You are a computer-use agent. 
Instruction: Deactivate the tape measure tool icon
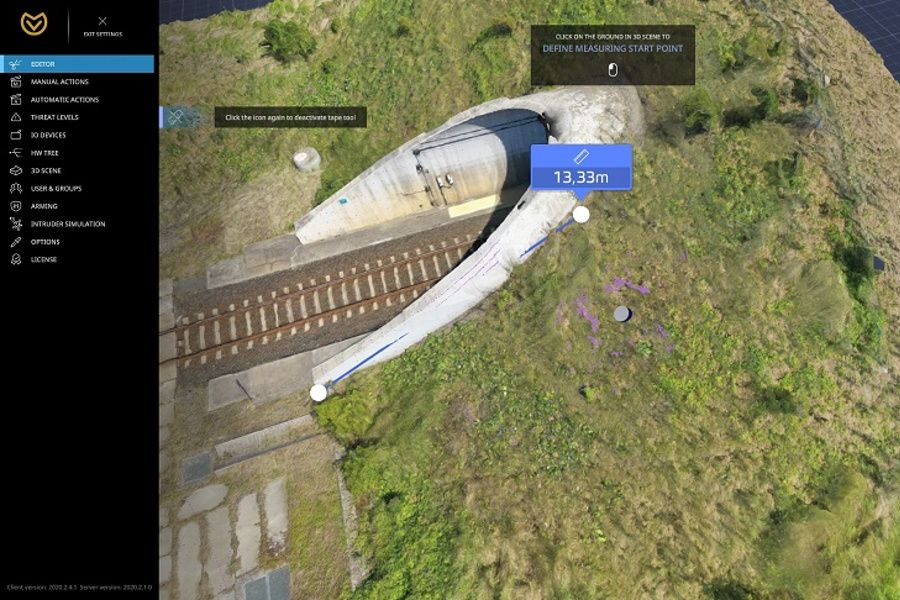[x=175, y=117]
